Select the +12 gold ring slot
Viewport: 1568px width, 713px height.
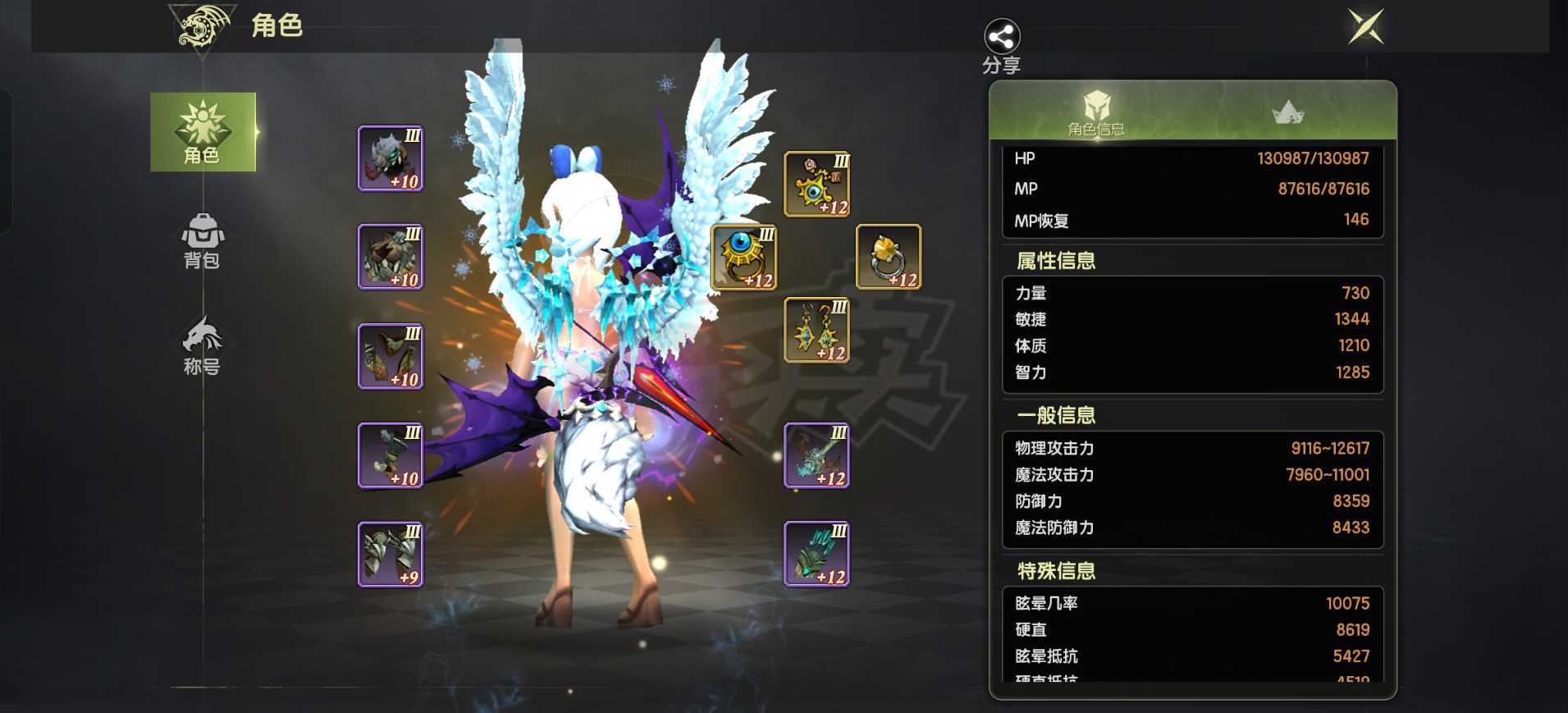pyautogui.click(x=889, y=258)
